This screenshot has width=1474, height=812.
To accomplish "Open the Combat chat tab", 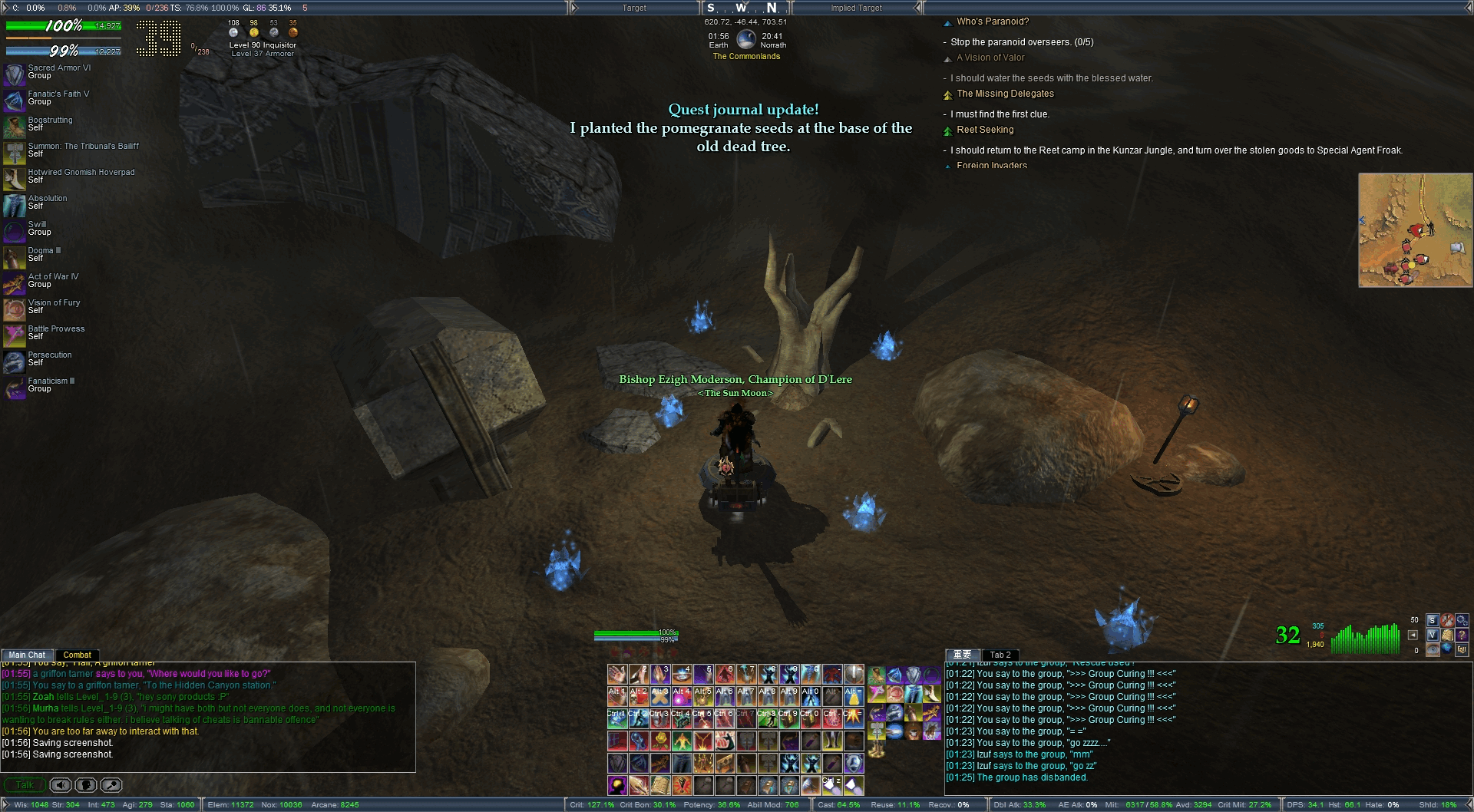I will point(77,655).
